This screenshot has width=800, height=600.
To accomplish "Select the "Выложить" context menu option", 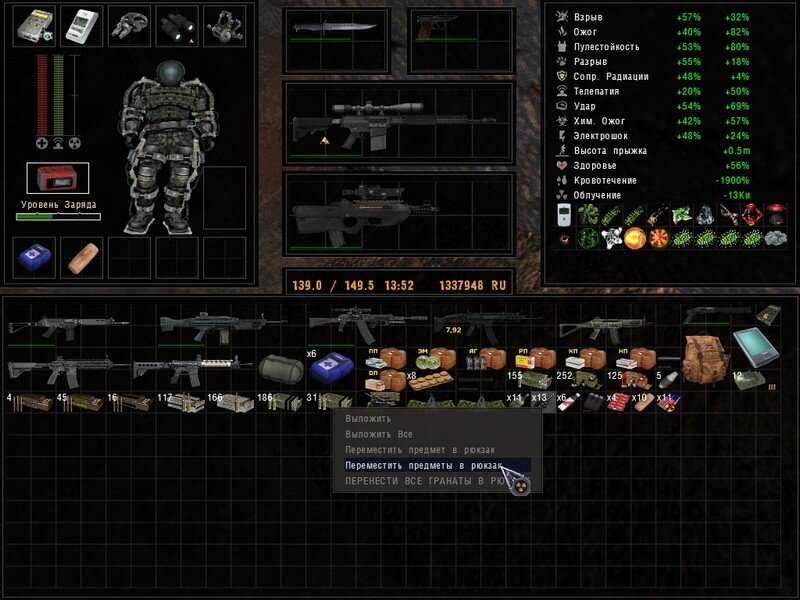I will 368,419.
